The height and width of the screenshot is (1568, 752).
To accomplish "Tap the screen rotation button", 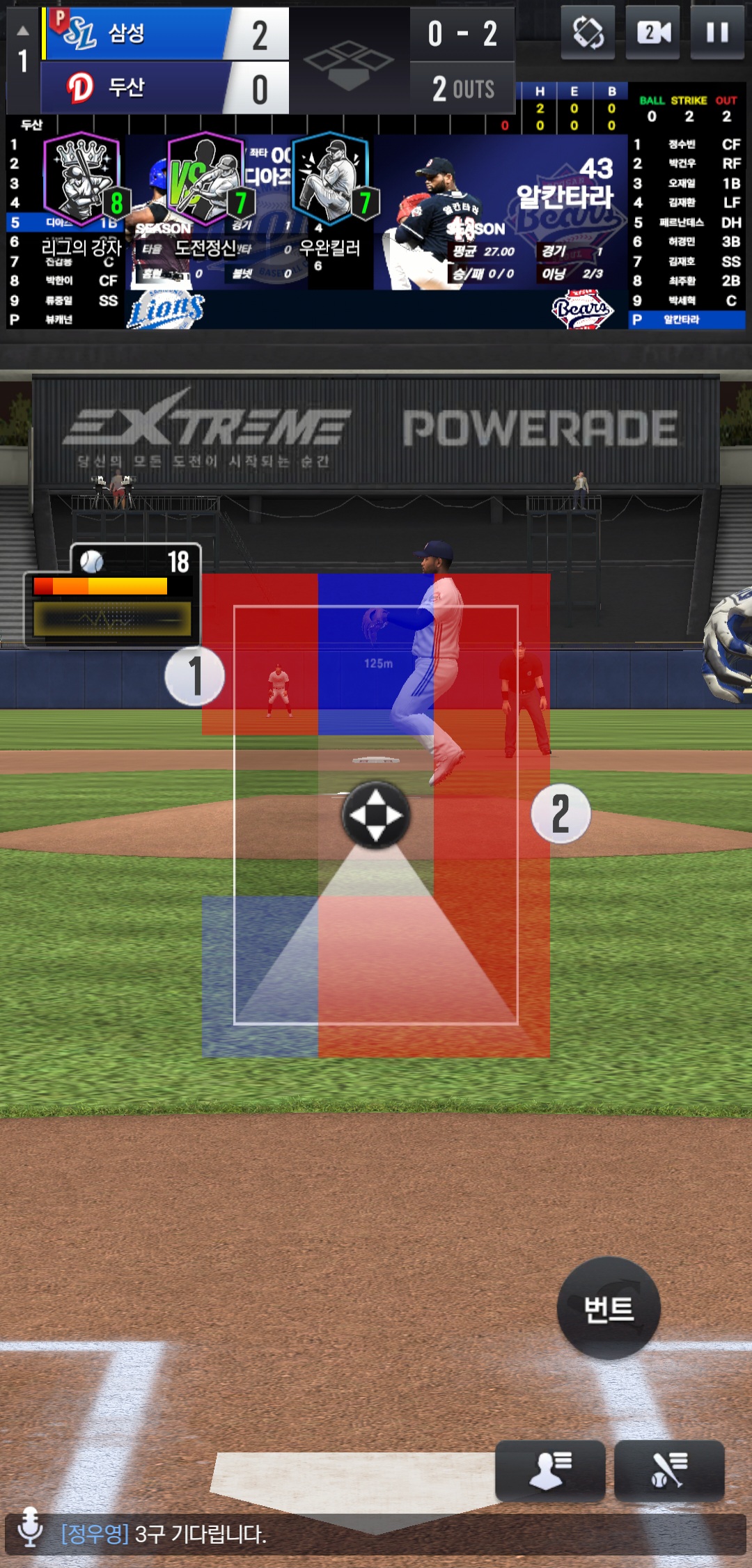I will [x=588, y=32].
